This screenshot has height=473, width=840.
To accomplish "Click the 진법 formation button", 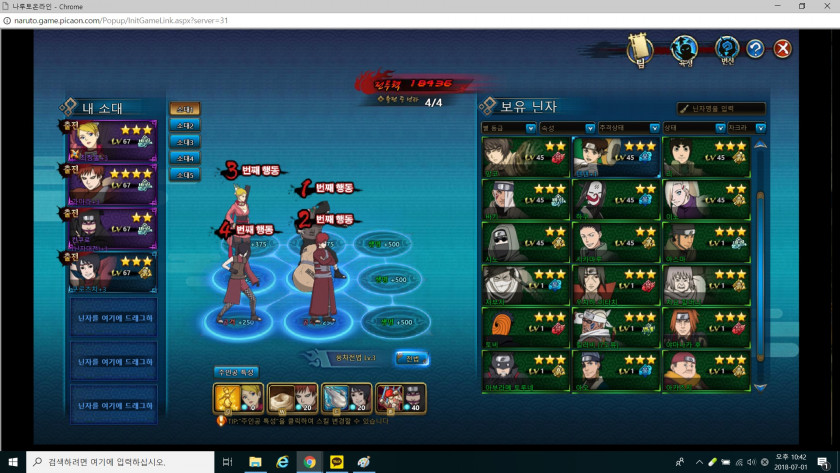I will pyautogui.click(x=412, y=357).
